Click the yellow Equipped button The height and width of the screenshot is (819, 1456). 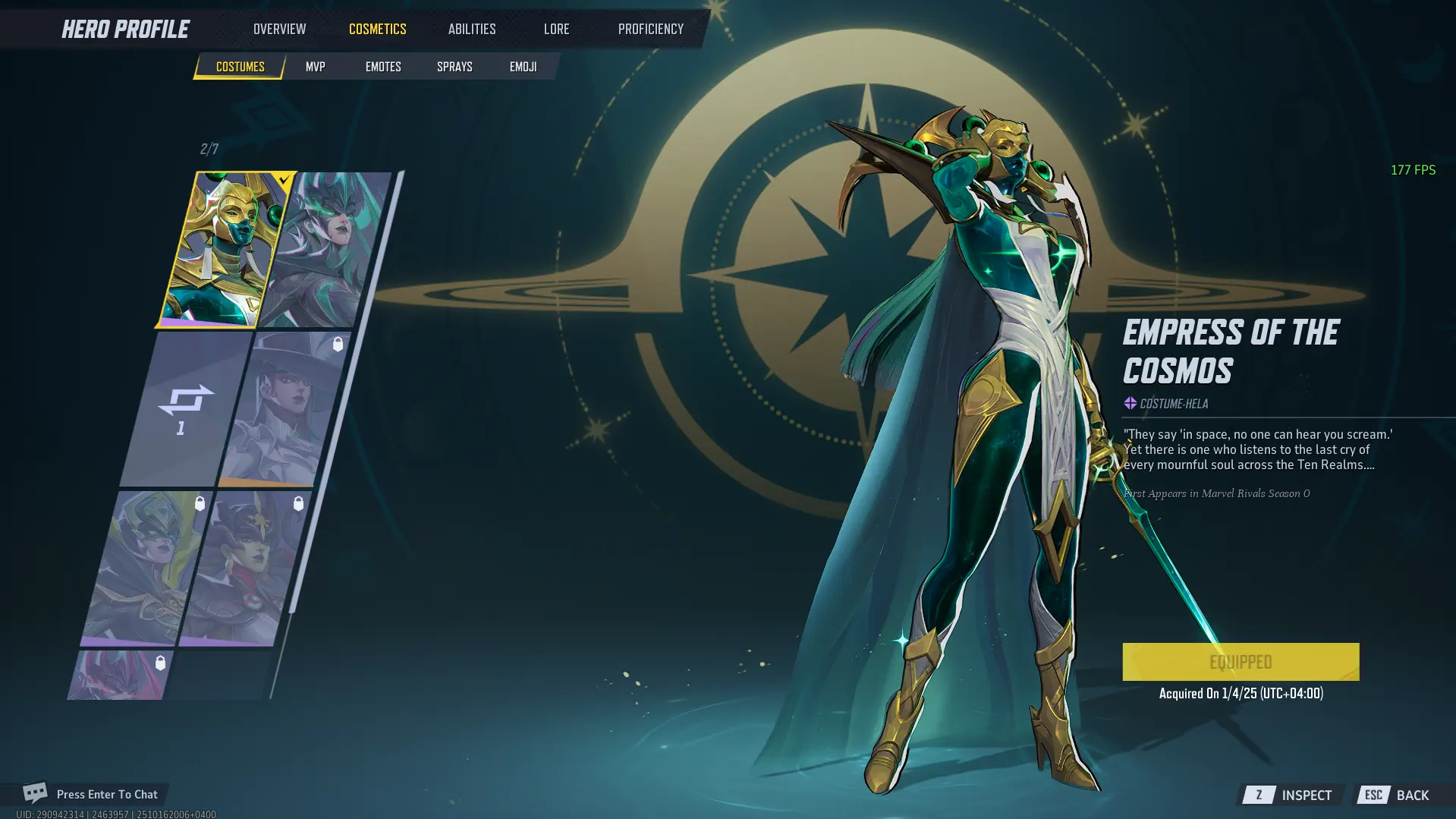point(1240,662)
